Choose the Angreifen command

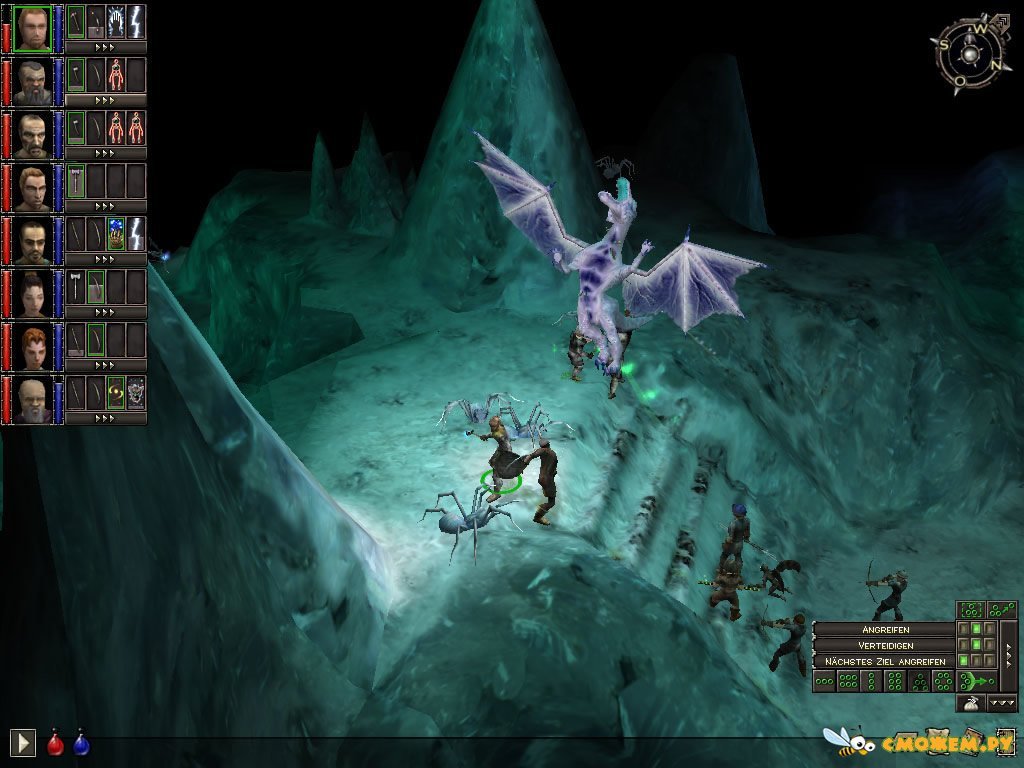point(883,629)
